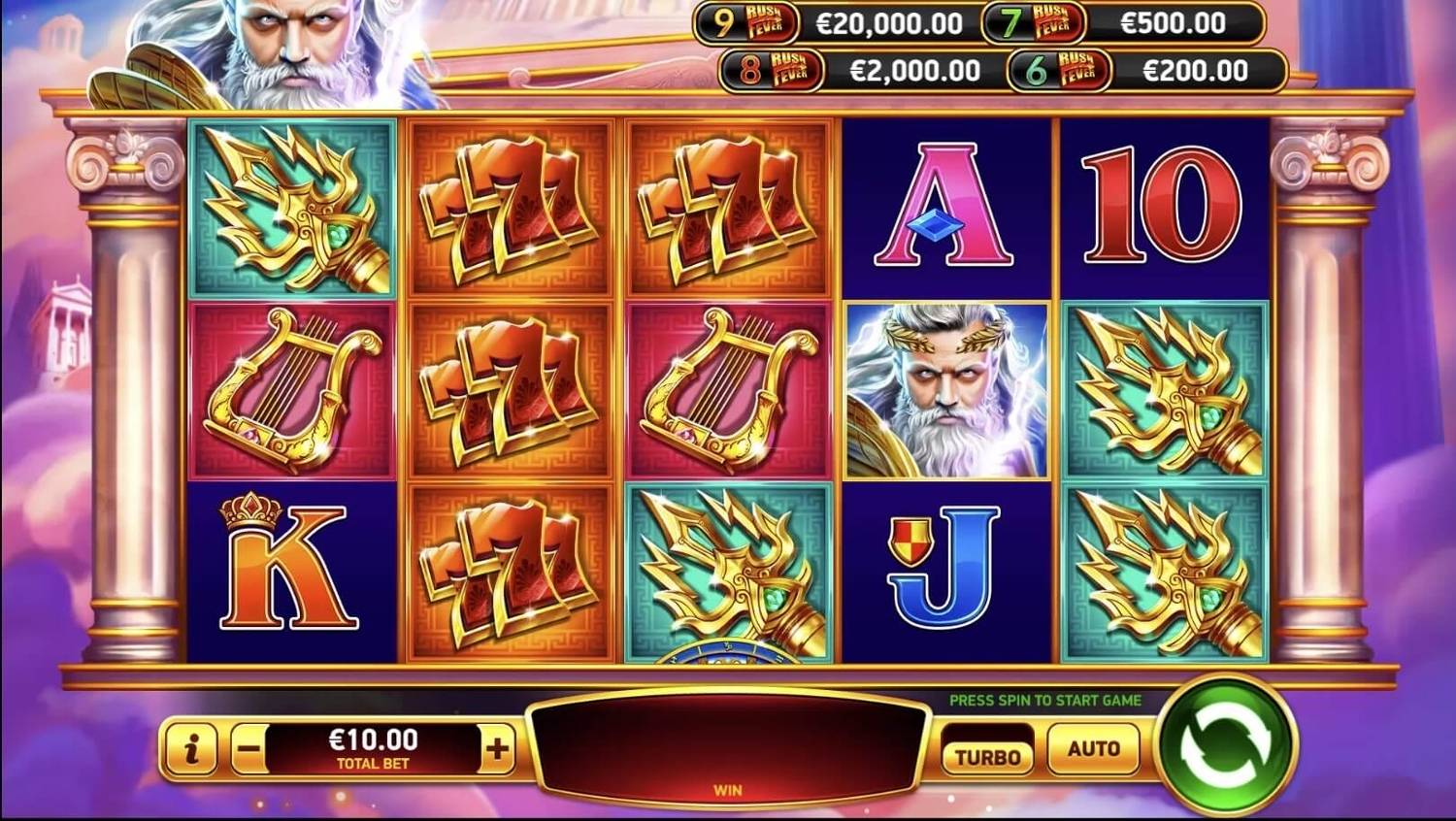Enable Turbo mode

coord(987,753)
